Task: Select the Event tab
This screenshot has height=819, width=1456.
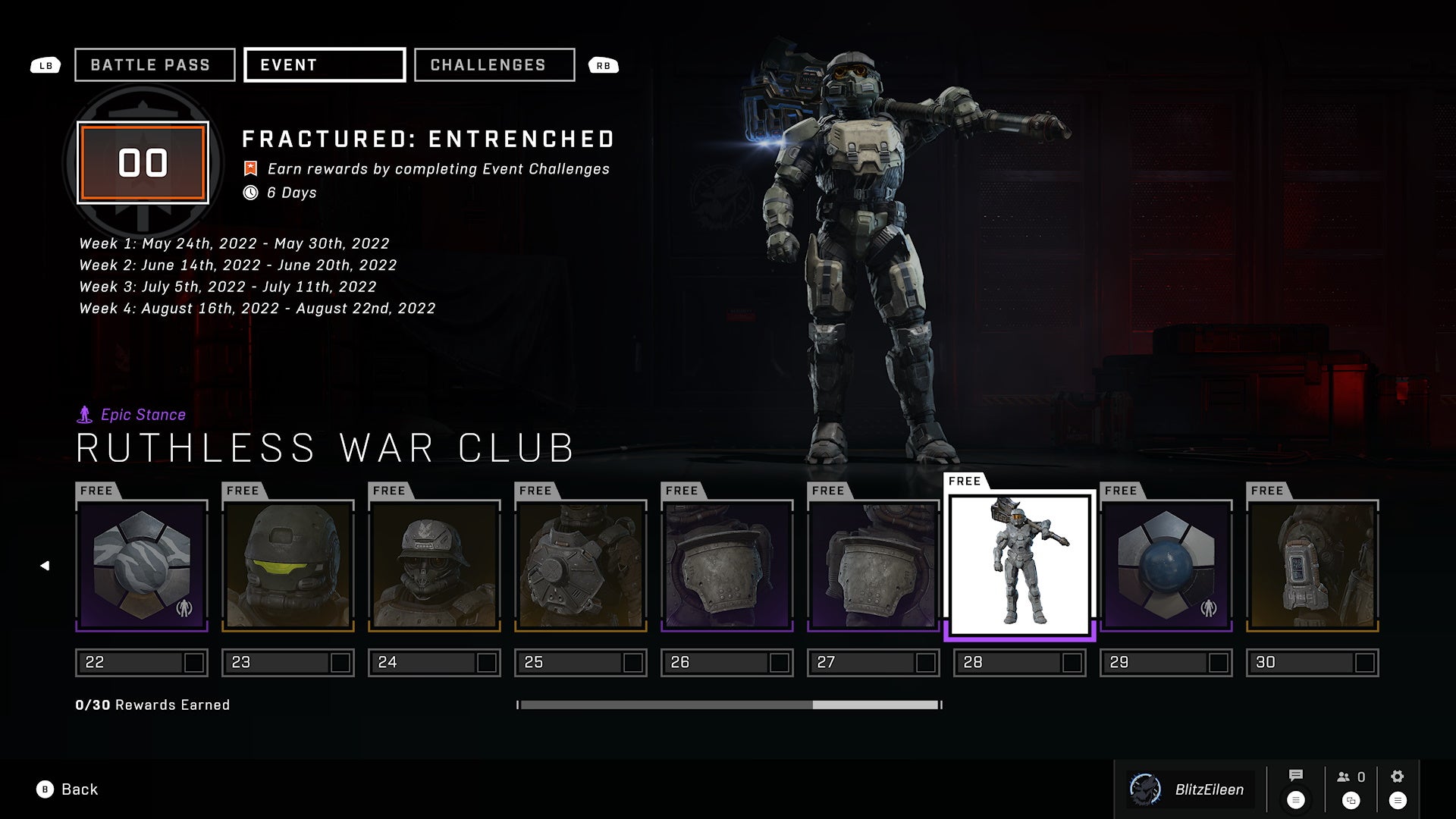Action: (325, 65)
